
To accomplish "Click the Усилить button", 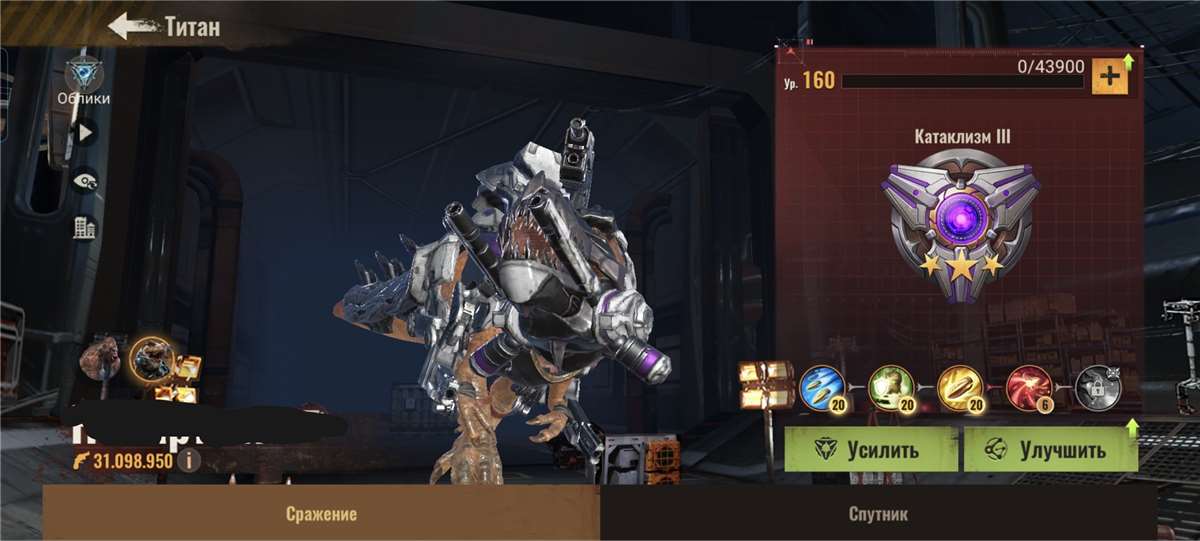I will (870, 449).
